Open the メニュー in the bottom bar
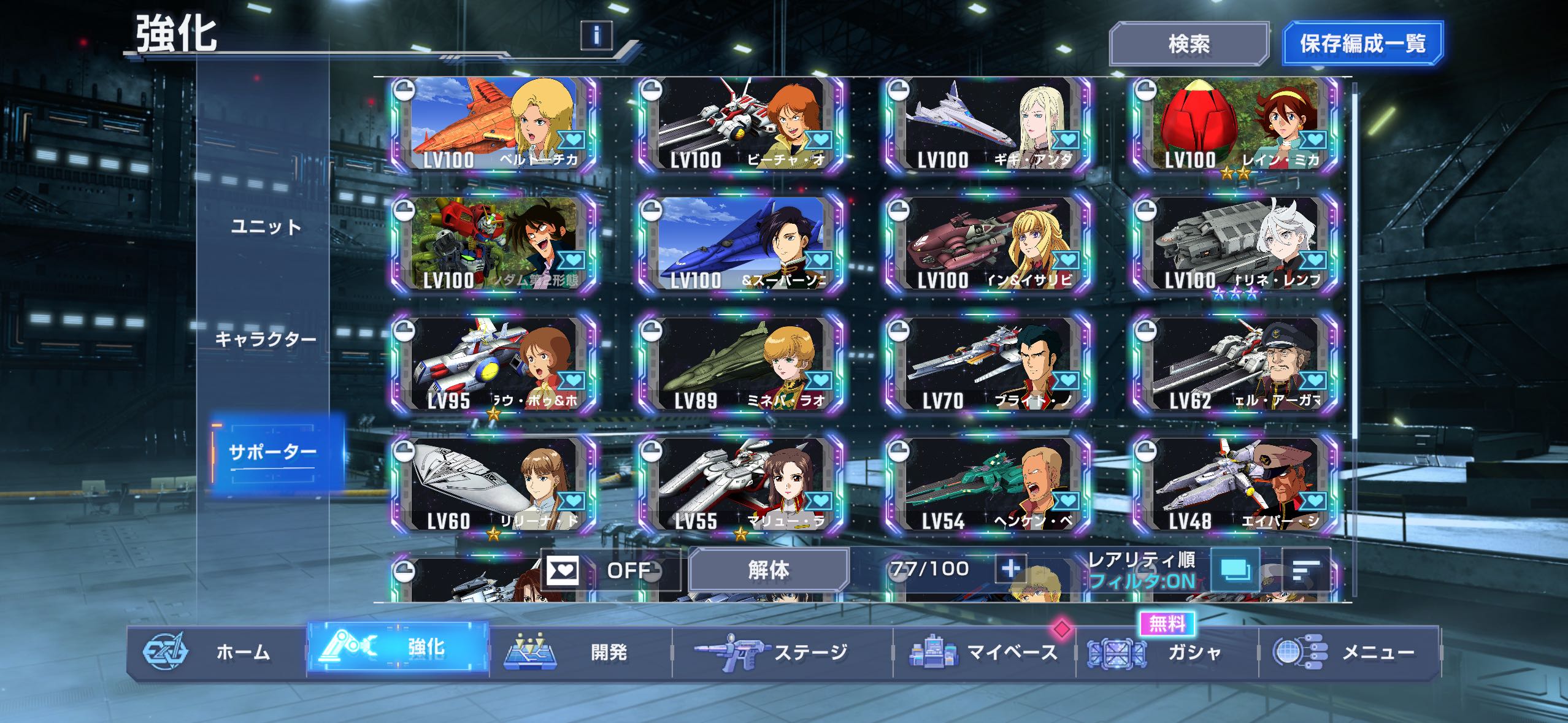 [x=1348, y=652]
